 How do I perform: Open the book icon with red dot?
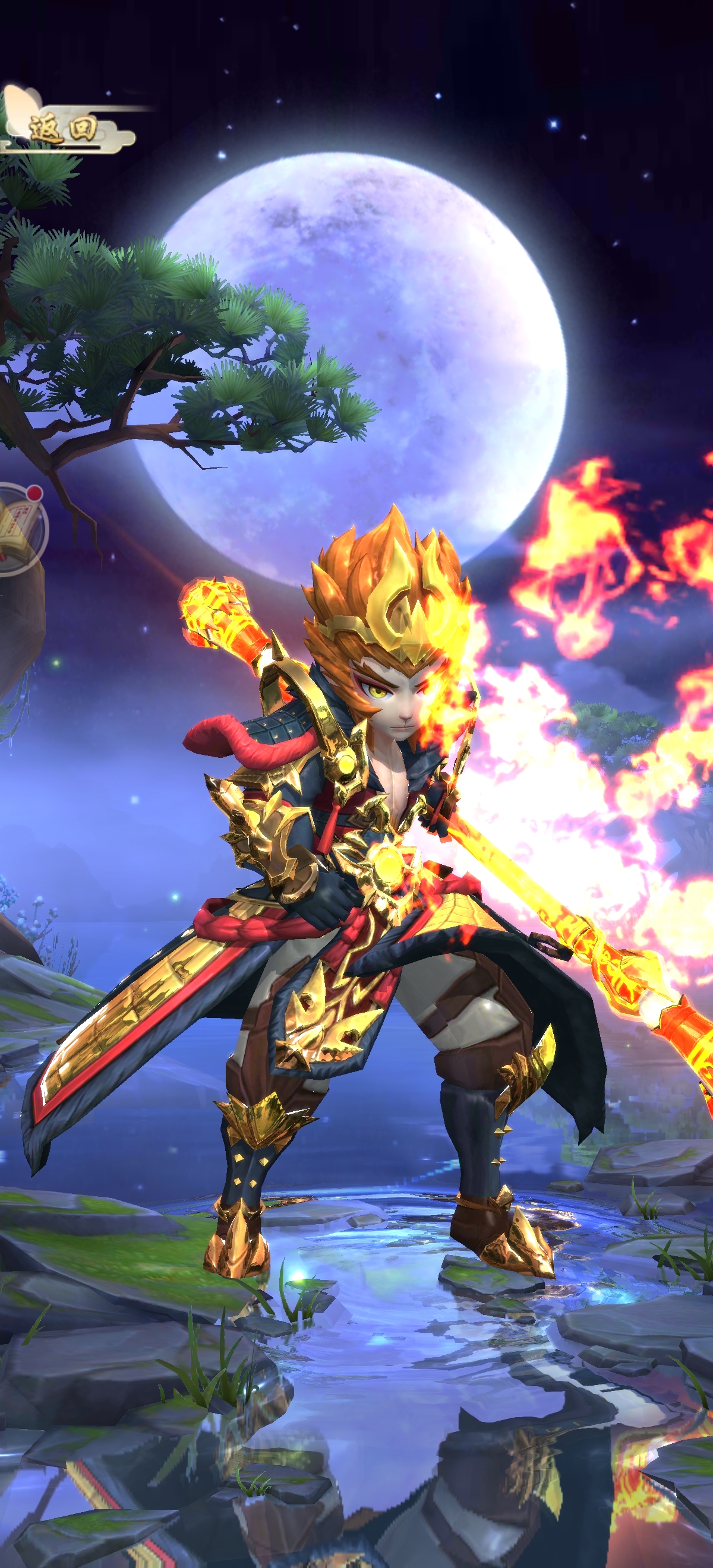18,528
